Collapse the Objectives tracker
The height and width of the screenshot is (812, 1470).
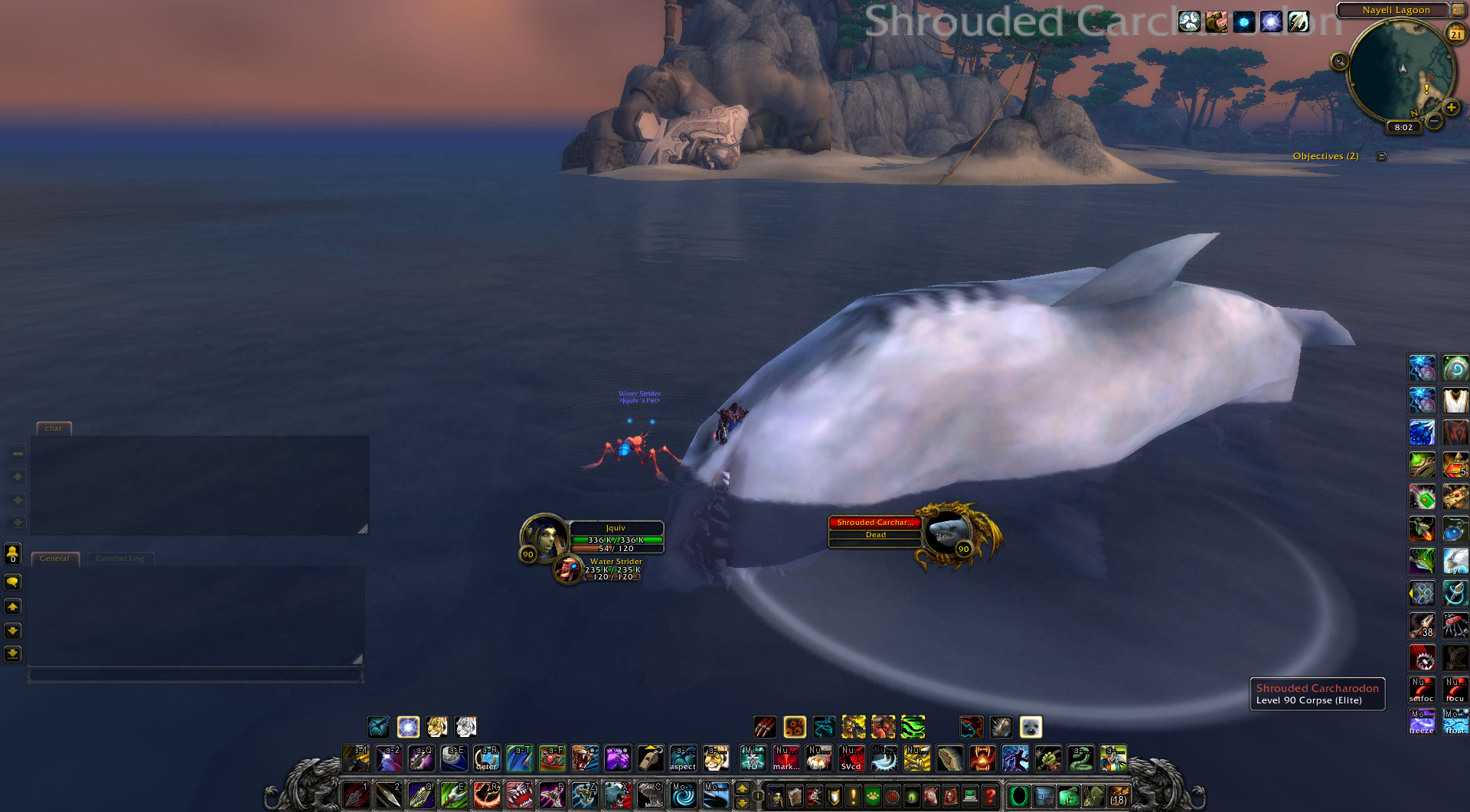1381,157
